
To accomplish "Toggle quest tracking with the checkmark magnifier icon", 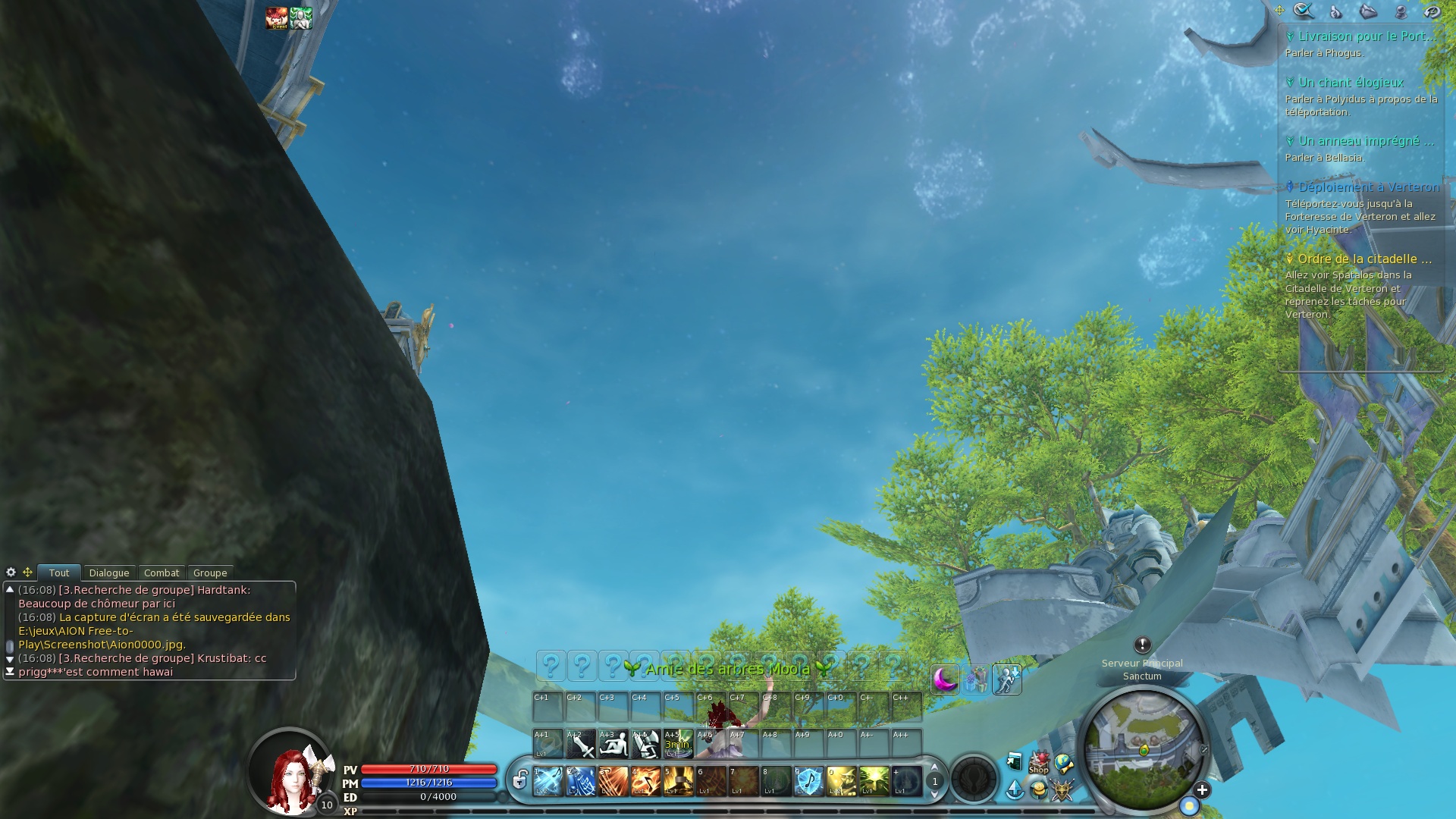I will click(1301, 11).
